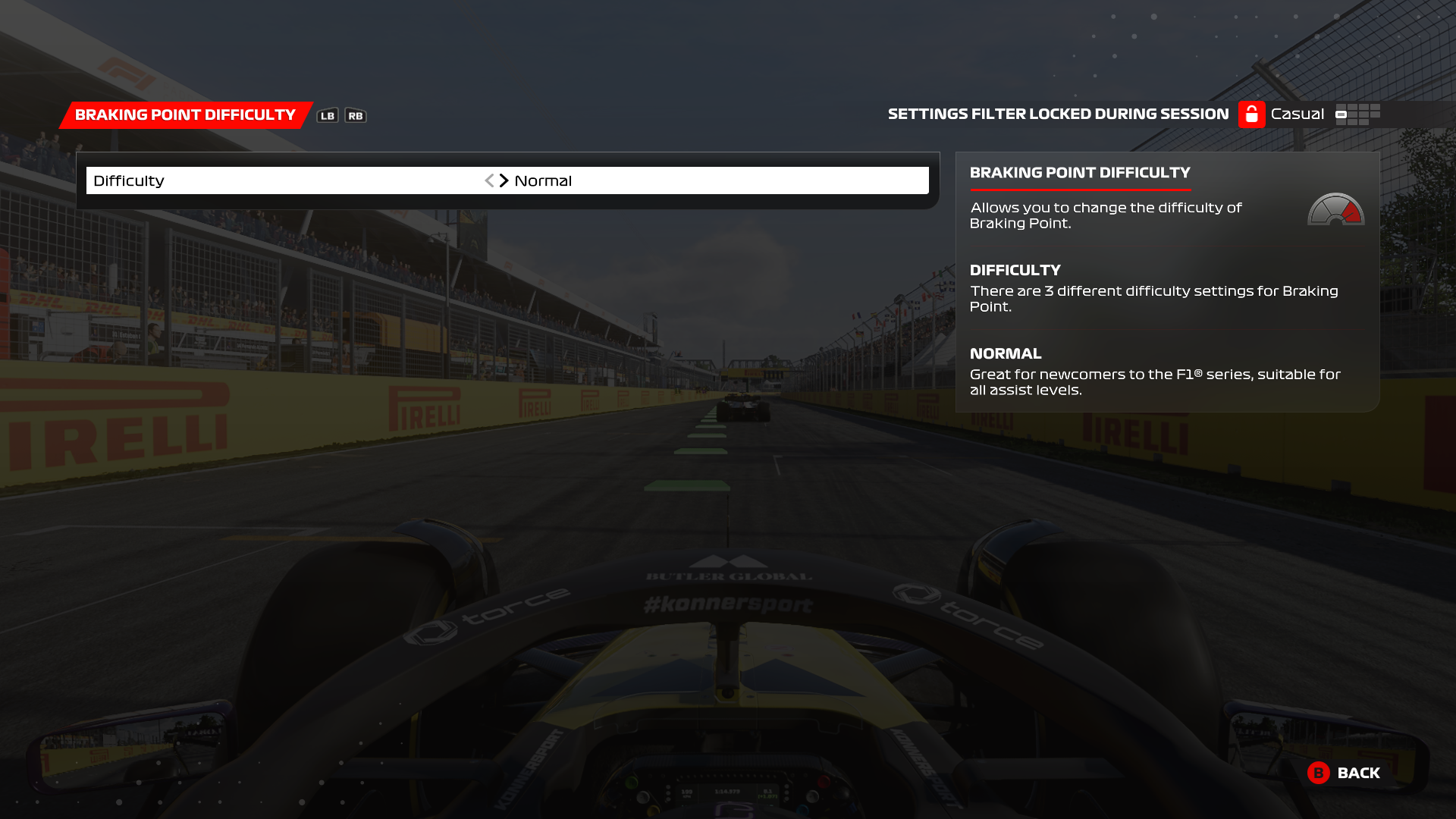Select the settings filter grid icon beside Casual

pos(1359,115)
